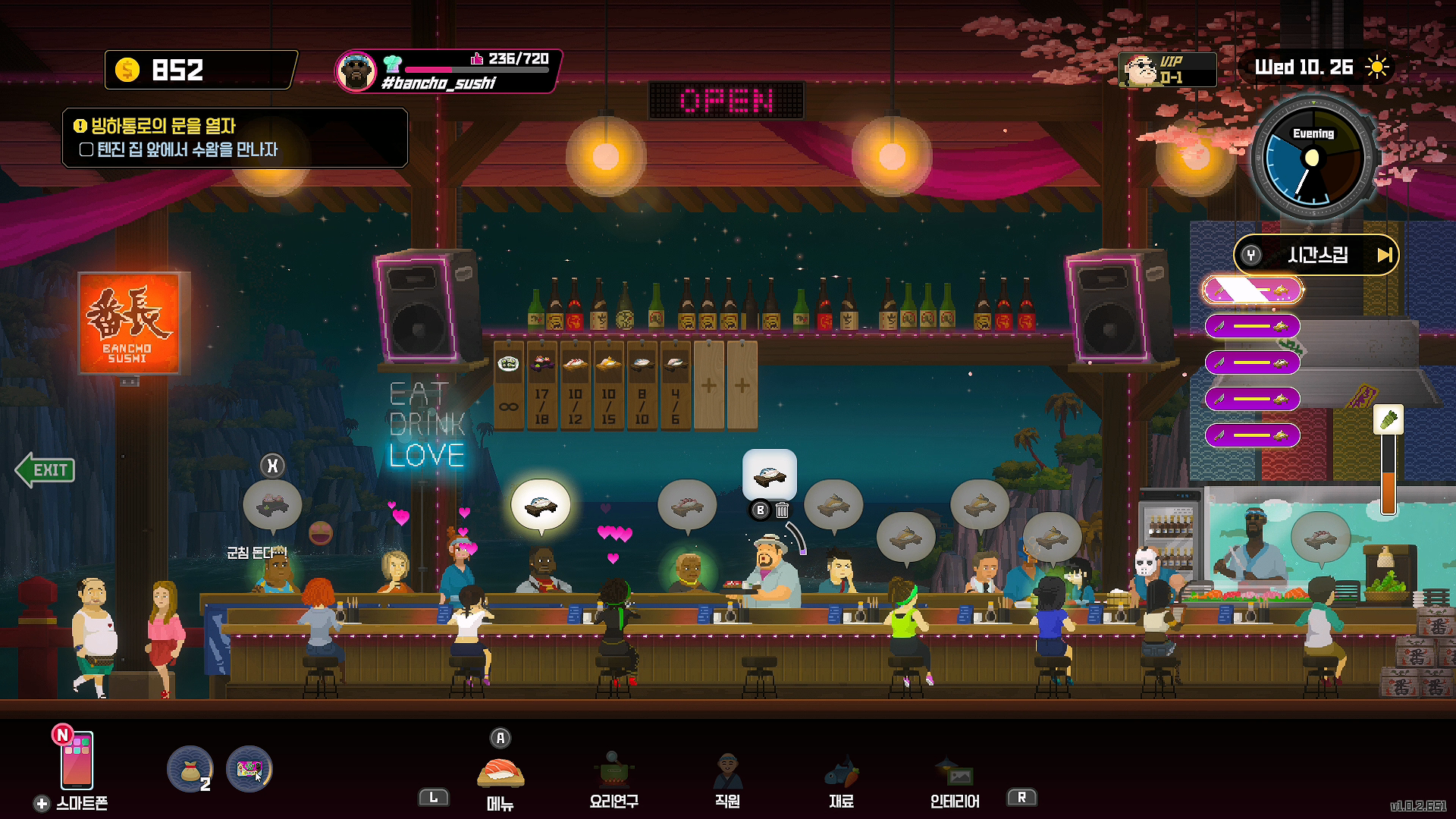1456x819 pixels.
Task: Select the 재료 ingredients tab
Action: click(841, 777)
